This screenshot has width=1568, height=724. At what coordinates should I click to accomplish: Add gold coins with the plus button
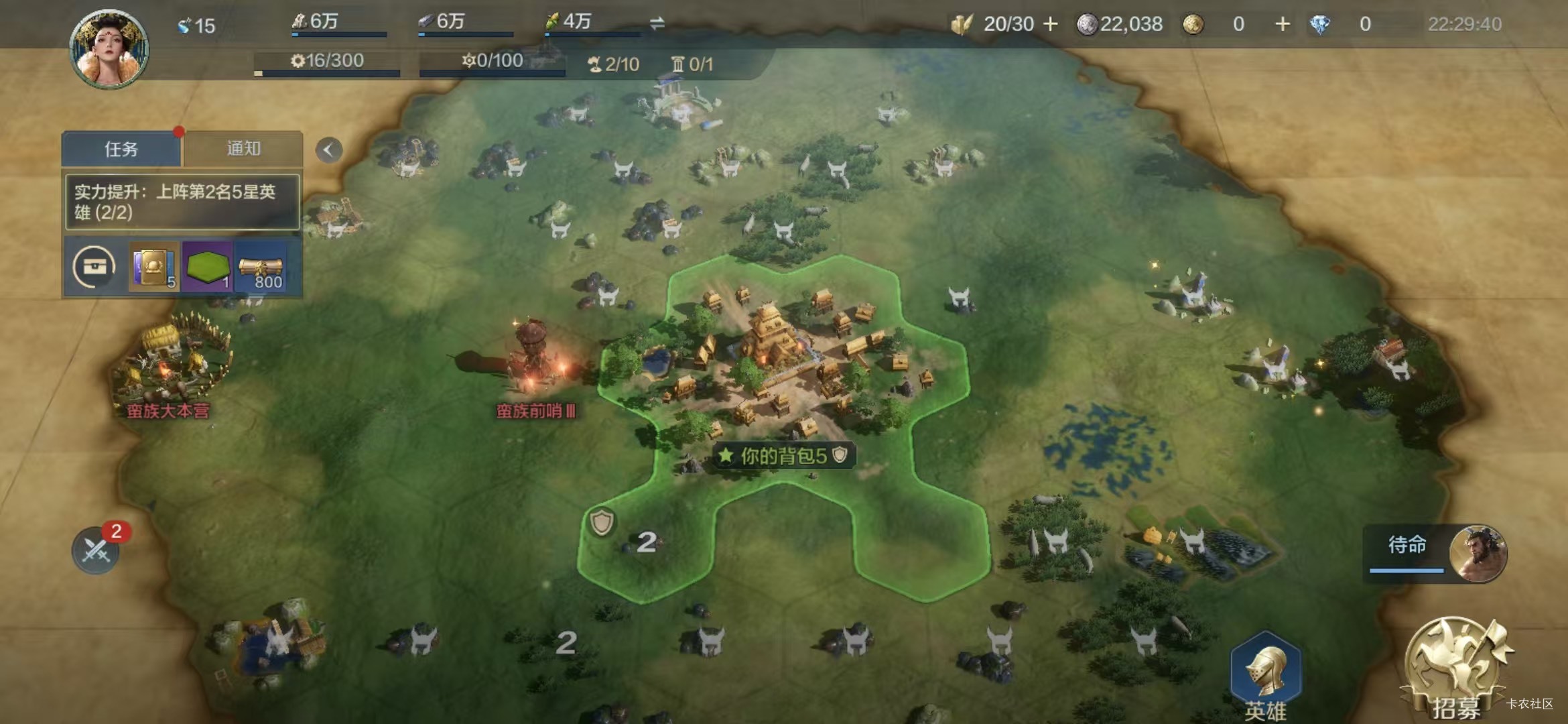[1282, 24]
